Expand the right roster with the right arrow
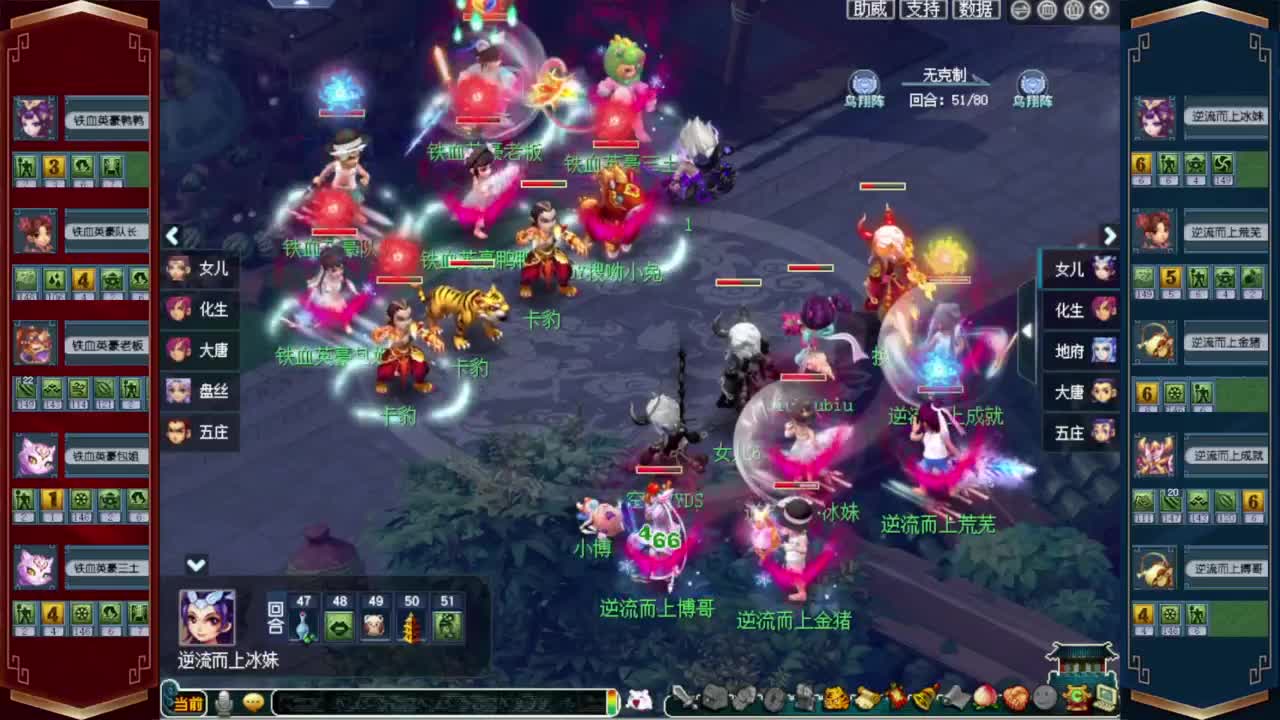The height and width of the screenshot is (720, 1280). (1110, 236)
